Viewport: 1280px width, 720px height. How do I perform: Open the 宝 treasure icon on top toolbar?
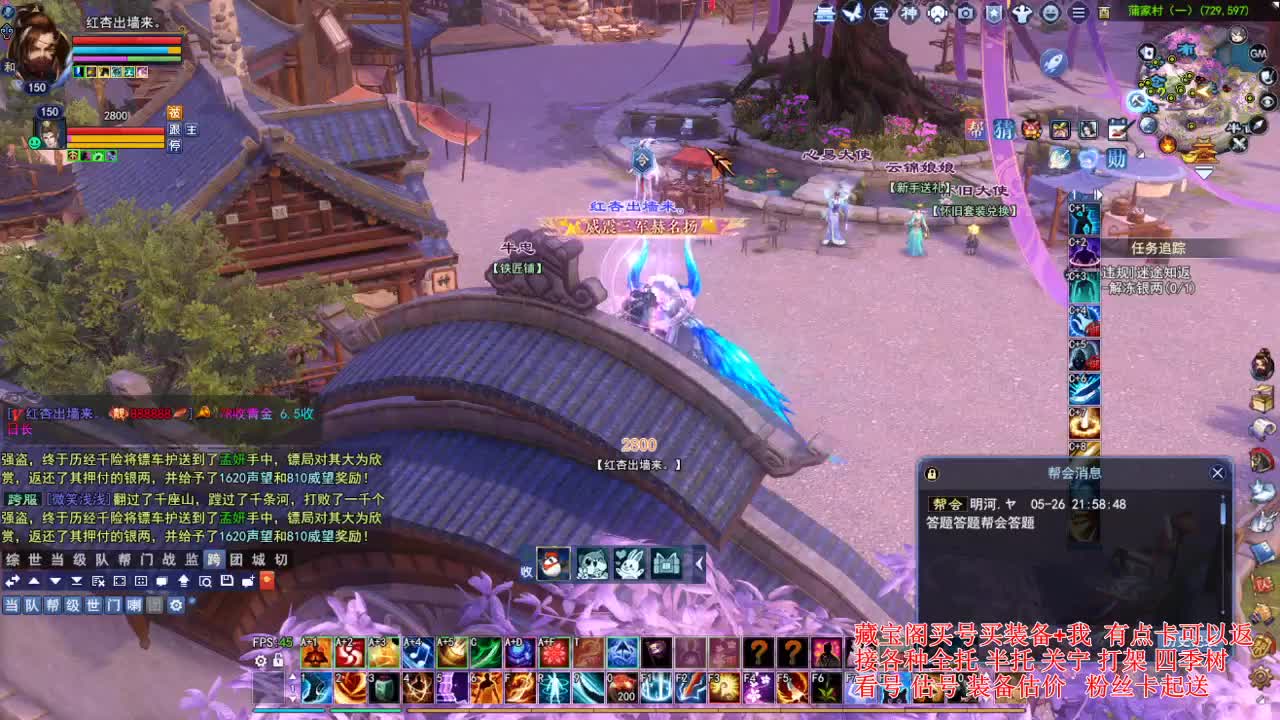click(880, 14)
